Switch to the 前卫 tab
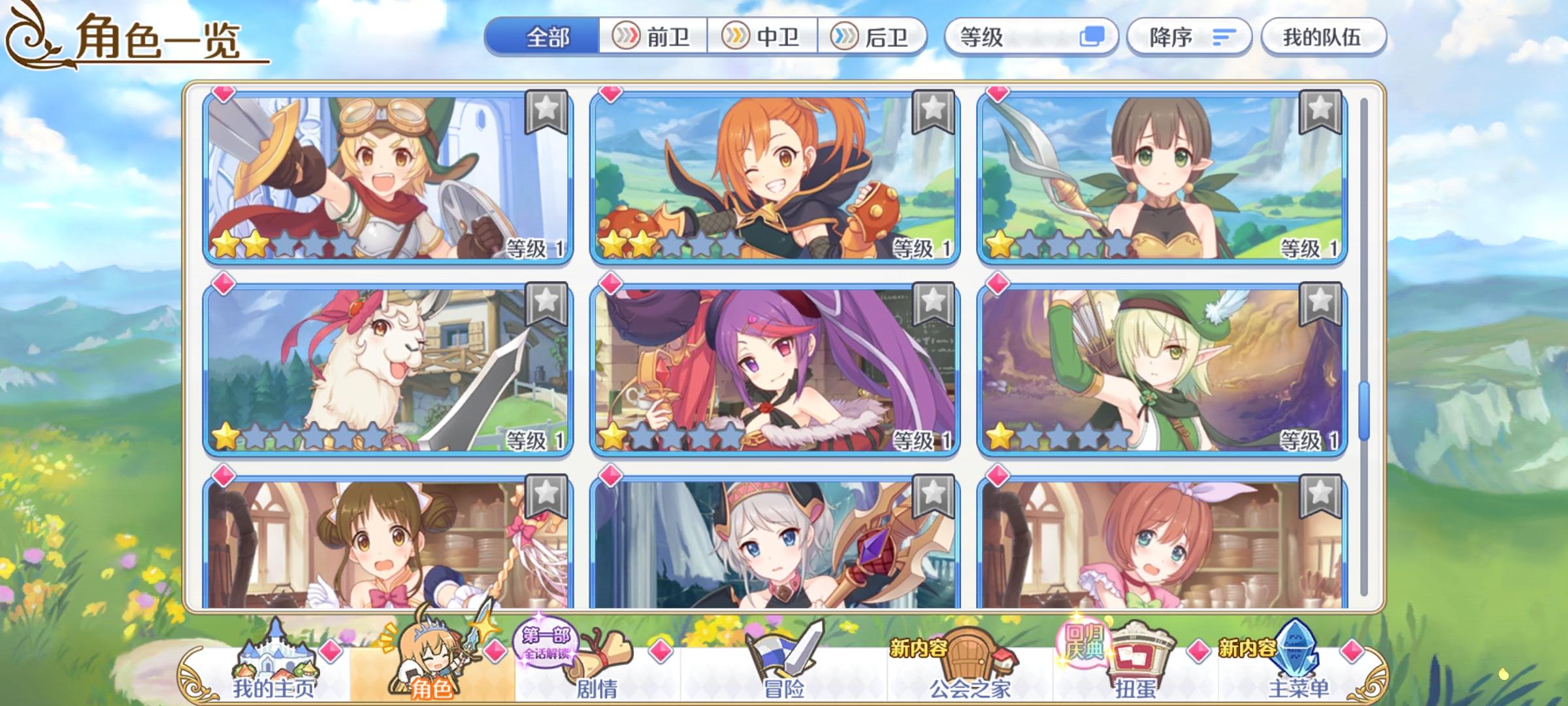1568x706 pixels. click(653, 37)
